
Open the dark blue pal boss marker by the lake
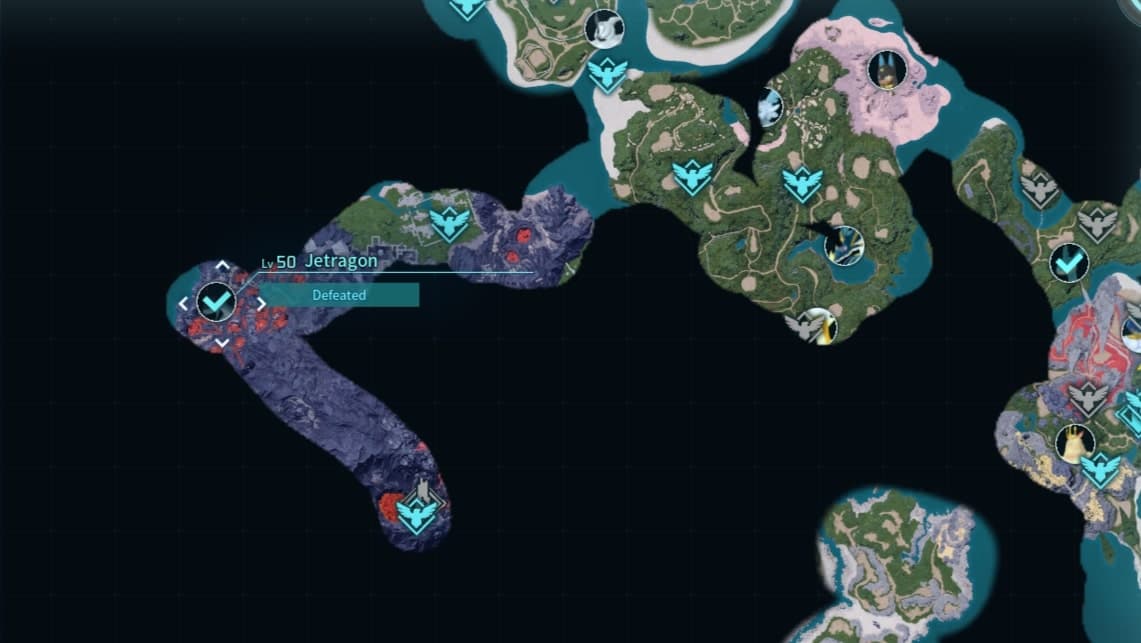[x=844, y=245]
